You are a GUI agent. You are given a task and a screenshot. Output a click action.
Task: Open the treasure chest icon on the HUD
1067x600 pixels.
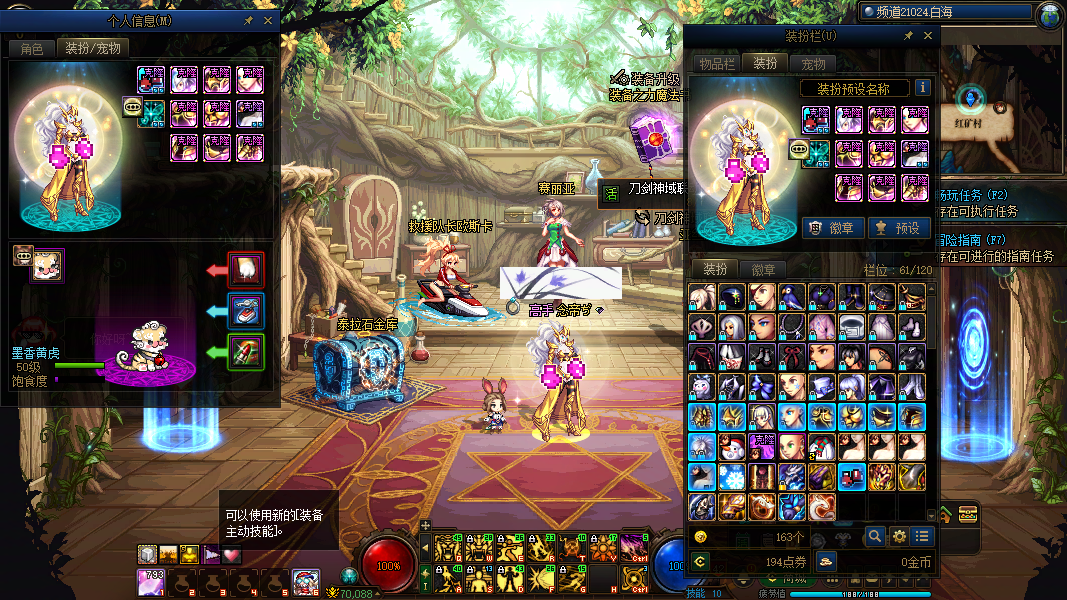pyautogui.click(x=967, y=514)
